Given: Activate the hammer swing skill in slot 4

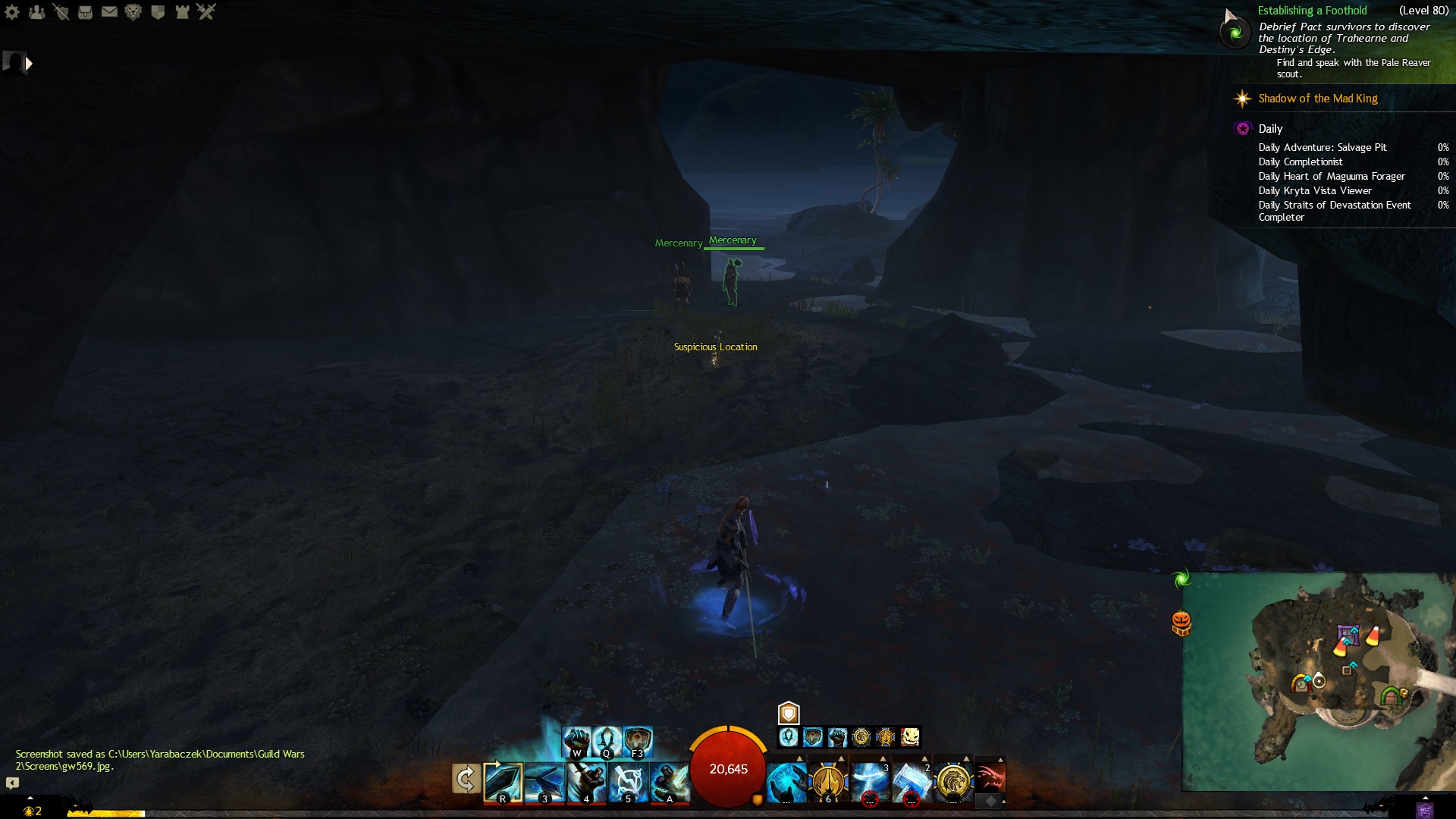Looking at the screenshot, I should point(586,782).
